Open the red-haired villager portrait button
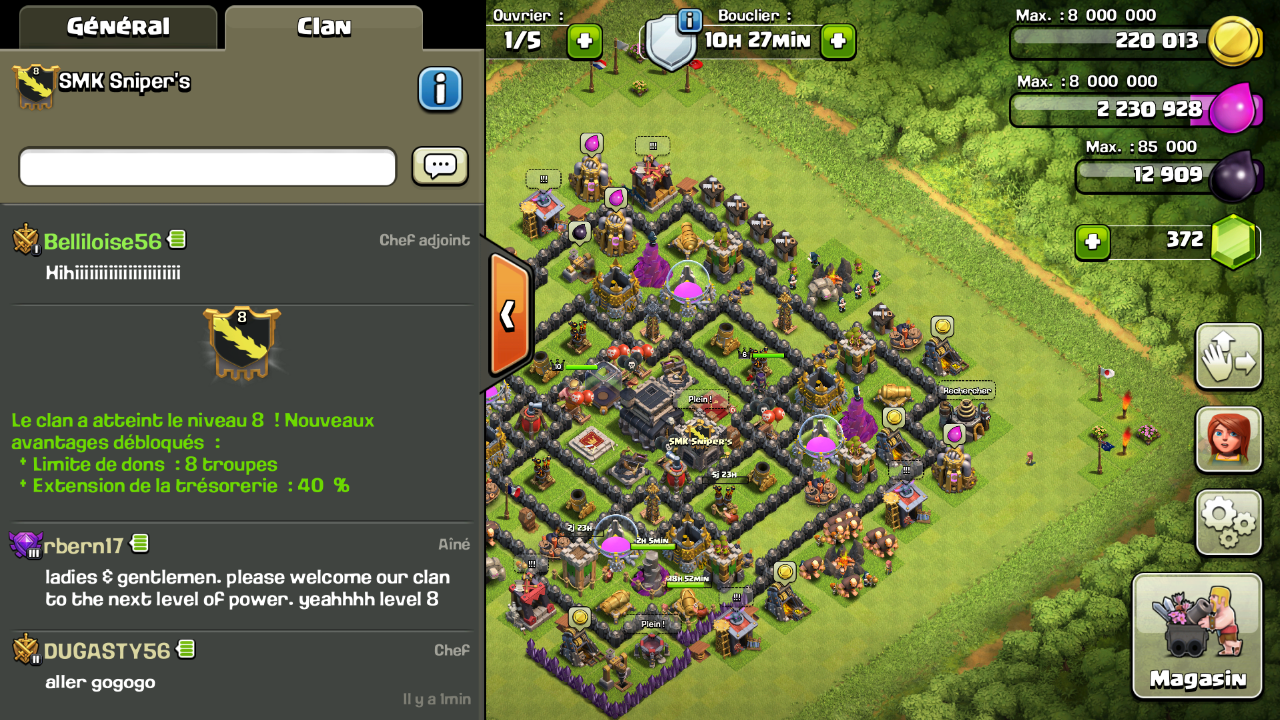Viewport: 1280px width, 720px height. click(1228, 439)
